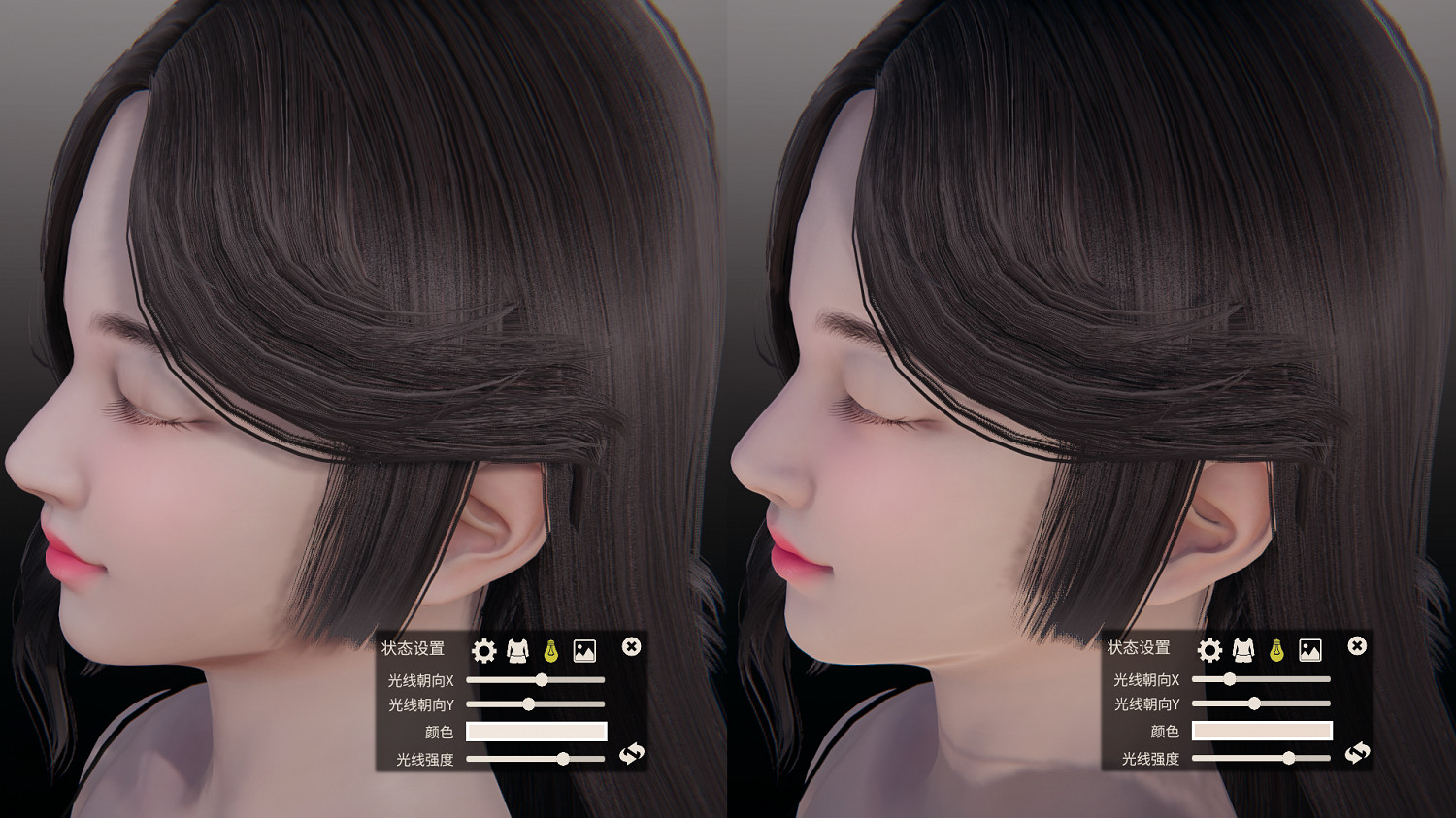The width and height of the screenshot is (1456, 818).
Task: Open the 颜色 color swatch on the right panel
Action: pos(1264,731)
